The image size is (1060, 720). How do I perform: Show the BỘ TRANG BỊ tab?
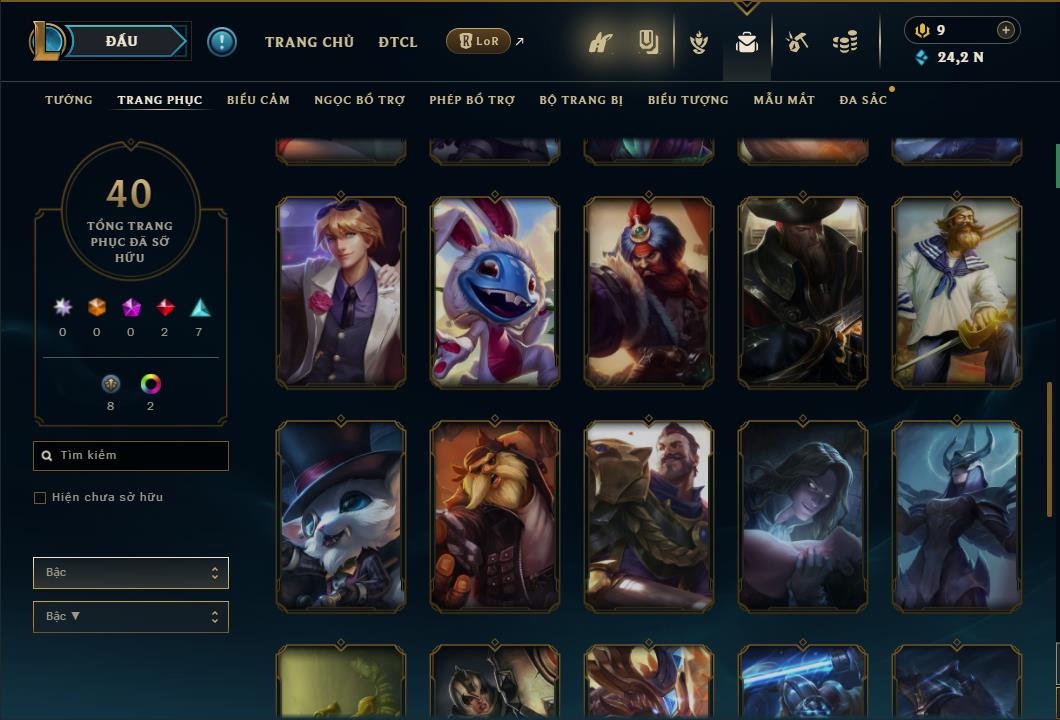pos(581,100)
